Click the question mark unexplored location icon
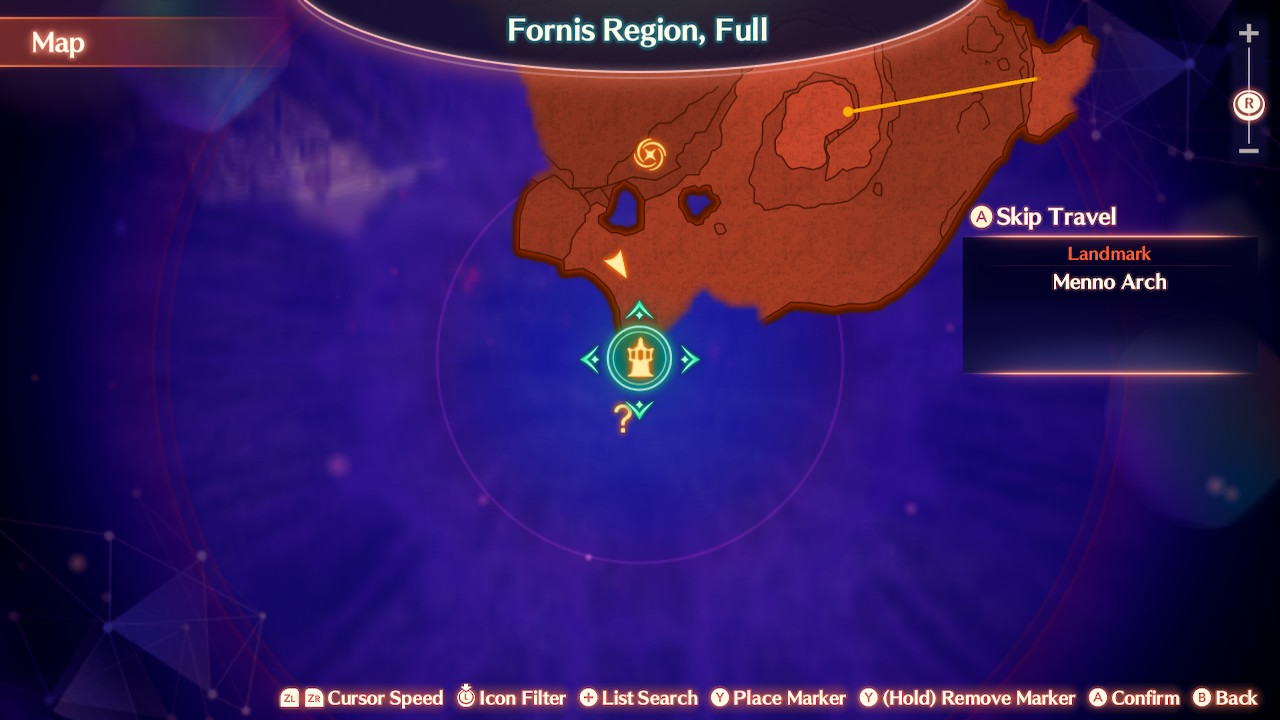 tap(620, 419)
